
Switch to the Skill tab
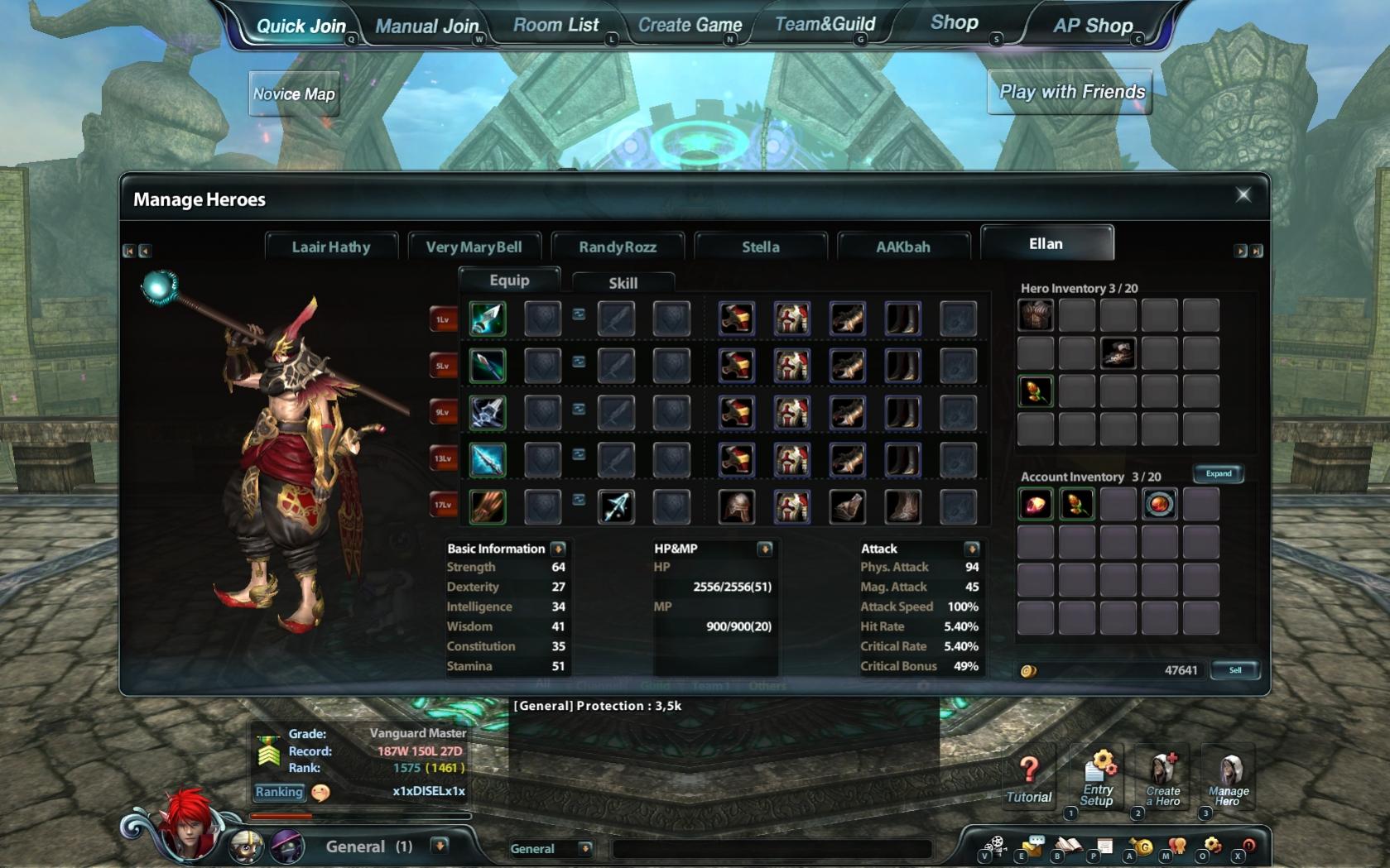623,283
